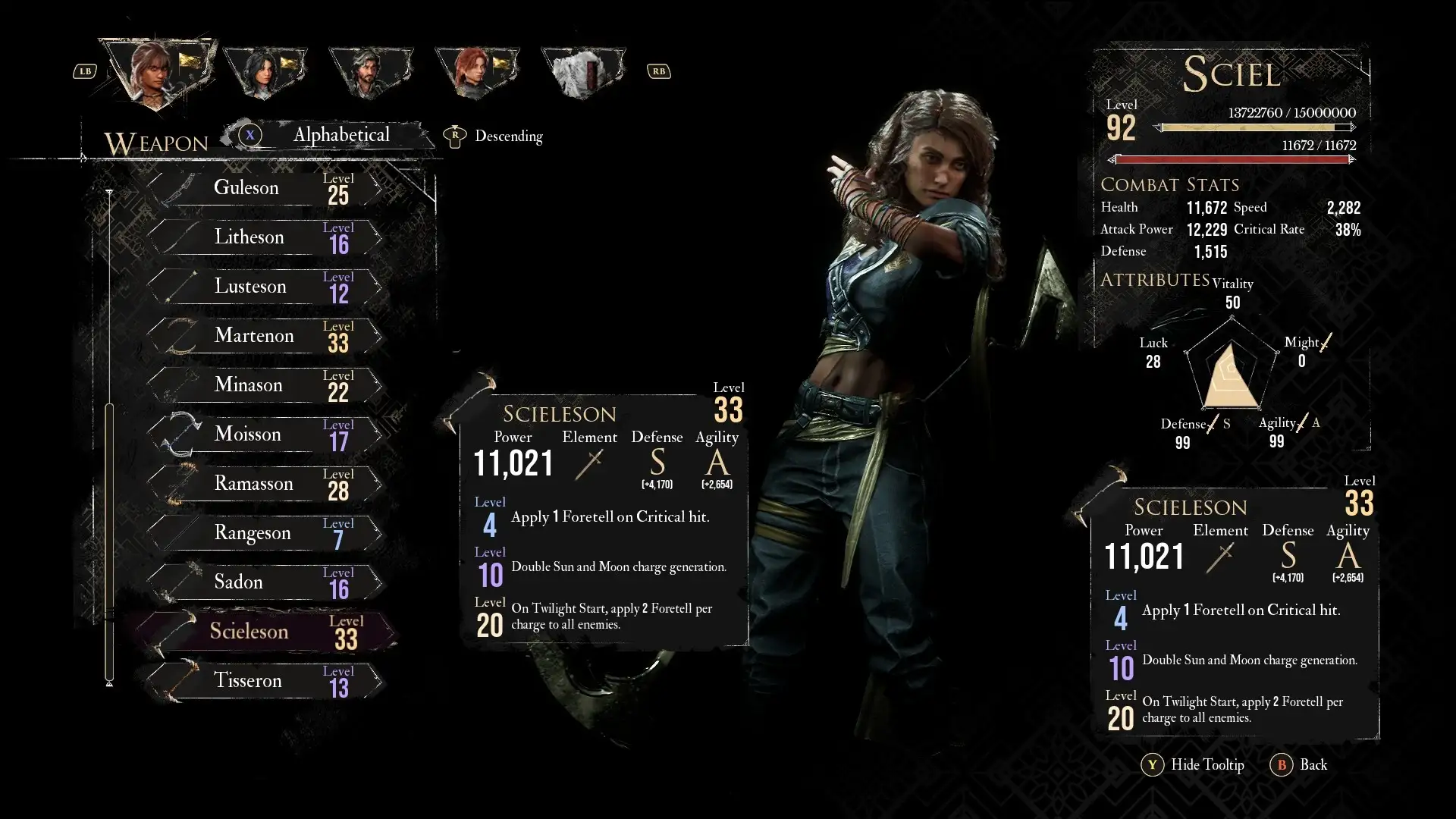Choose the Litheson weapon entry
1456x819 pixels.
[x=265, y=237]
